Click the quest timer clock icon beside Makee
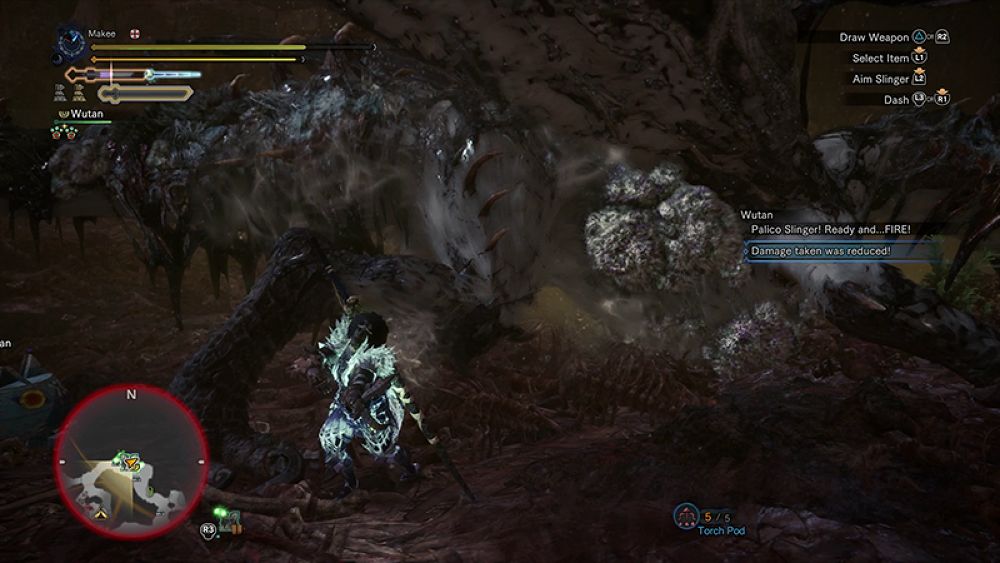Screen dimensions: 1000x563 [x=71, y=41]
